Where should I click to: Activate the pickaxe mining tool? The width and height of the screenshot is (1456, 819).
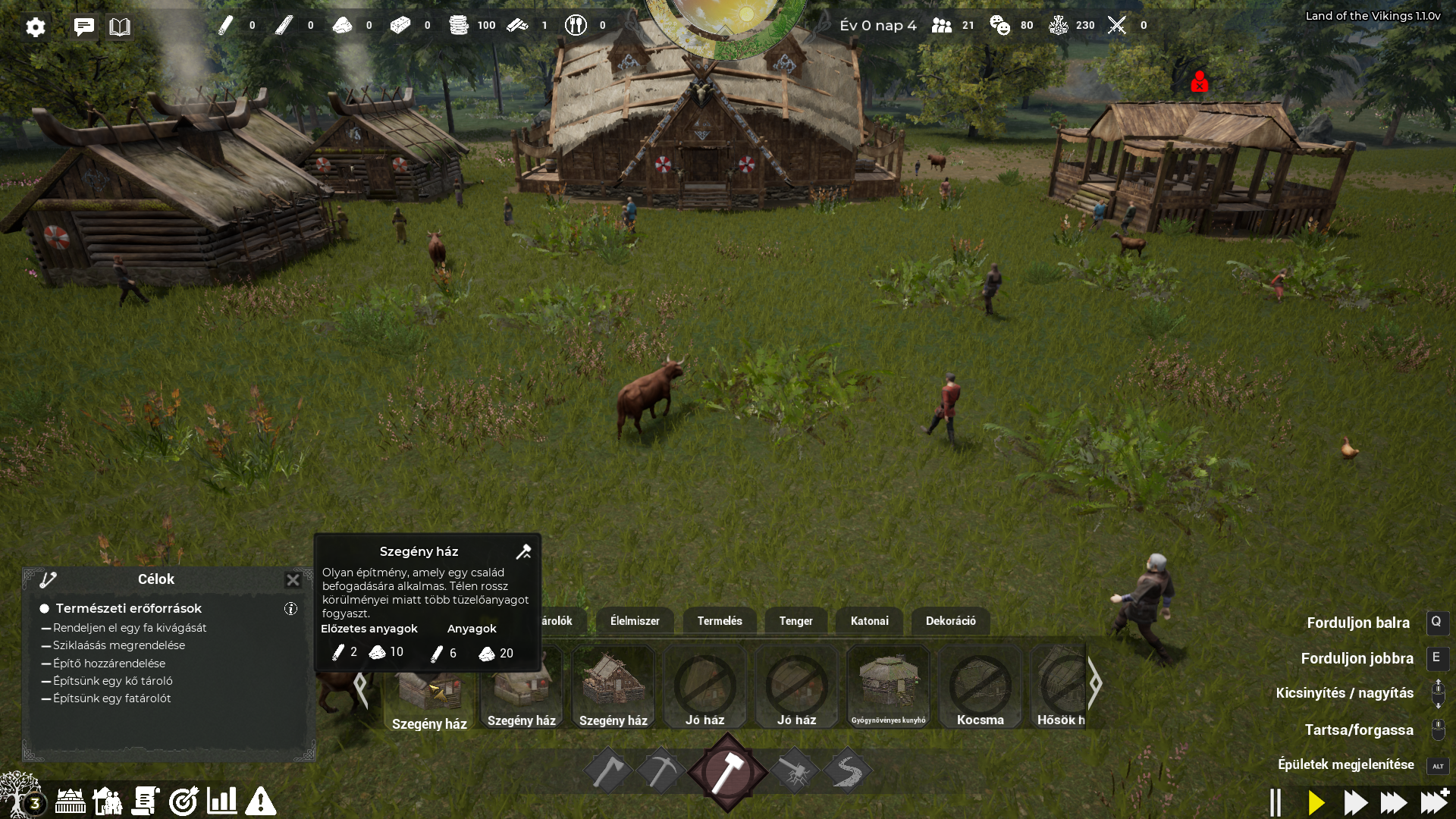pos(661,771)
